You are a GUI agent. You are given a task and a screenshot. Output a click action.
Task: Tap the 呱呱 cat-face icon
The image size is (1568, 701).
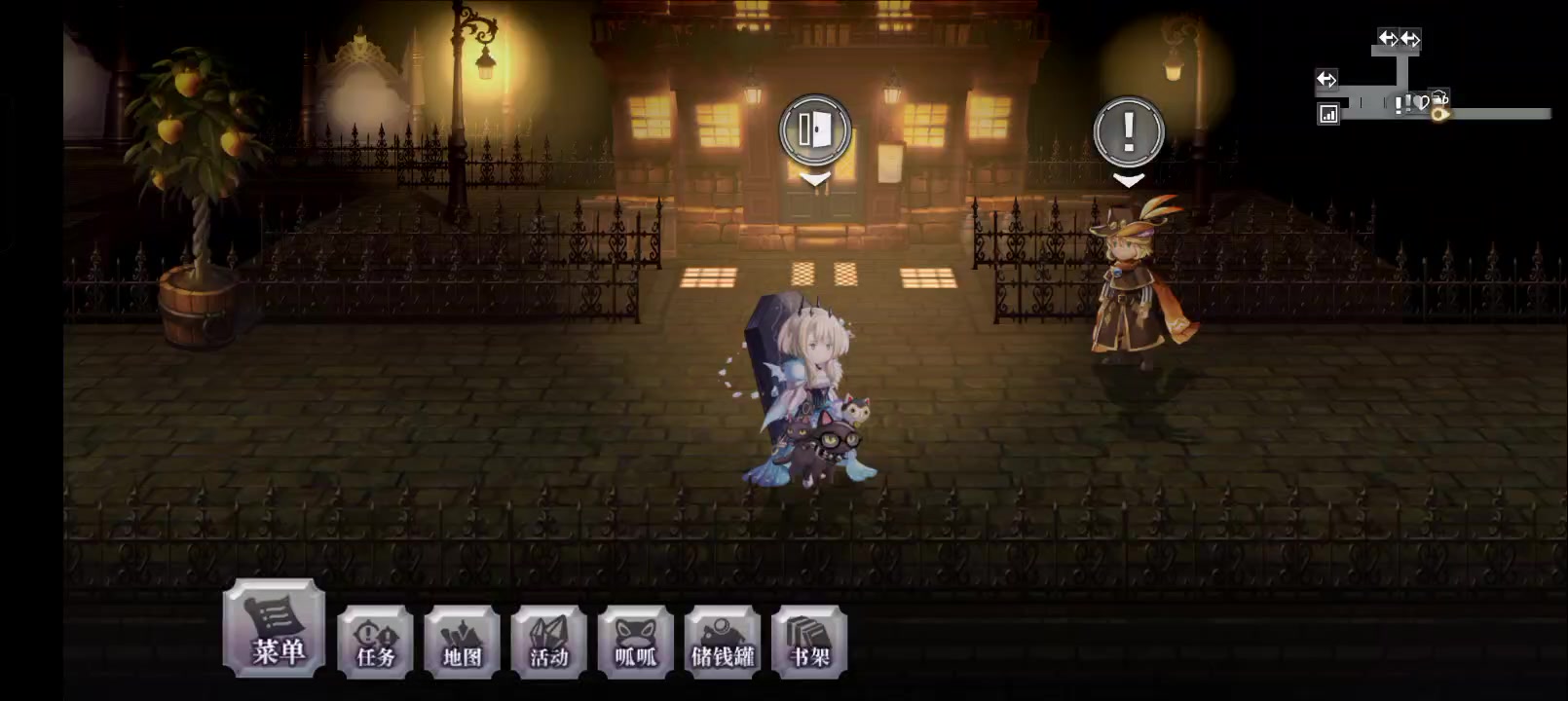click(x=635, y=643)
